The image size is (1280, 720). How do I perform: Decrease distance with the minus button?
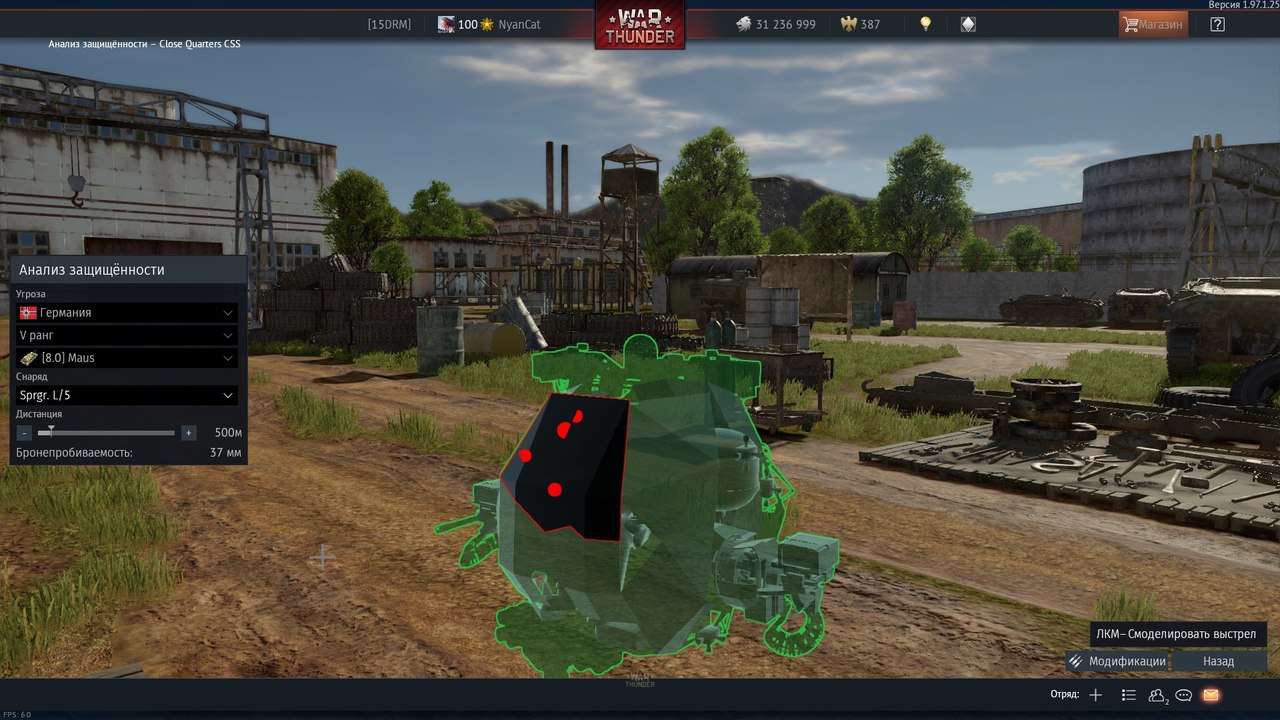point(24,433)
